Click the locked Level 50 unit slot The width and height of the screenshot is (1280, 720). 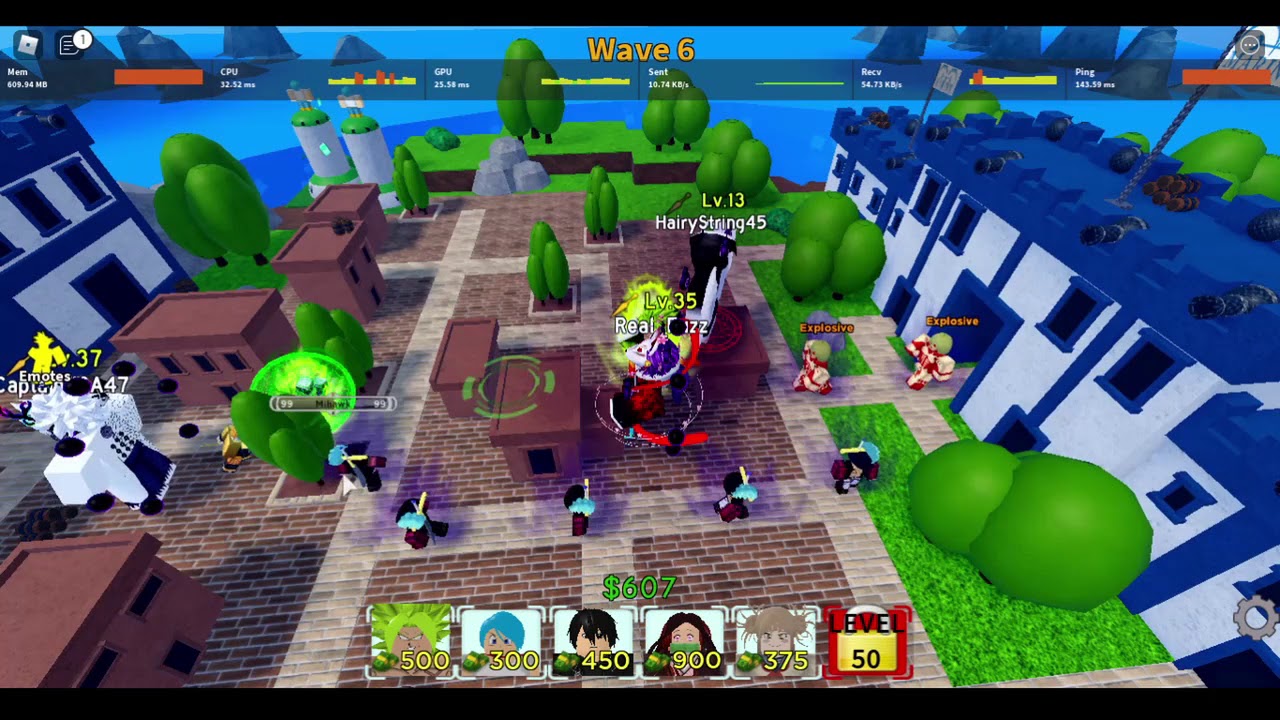[x=867, y=641]
